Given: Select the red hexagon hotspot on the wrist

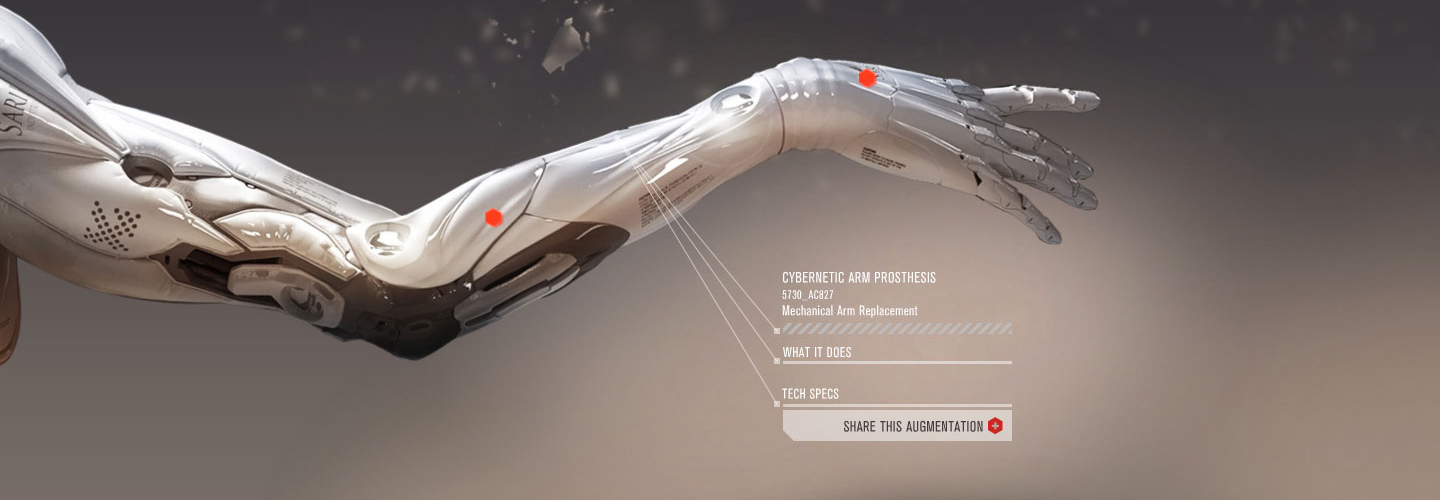Looking at the screenshot, I should click(x=867, y=77).
